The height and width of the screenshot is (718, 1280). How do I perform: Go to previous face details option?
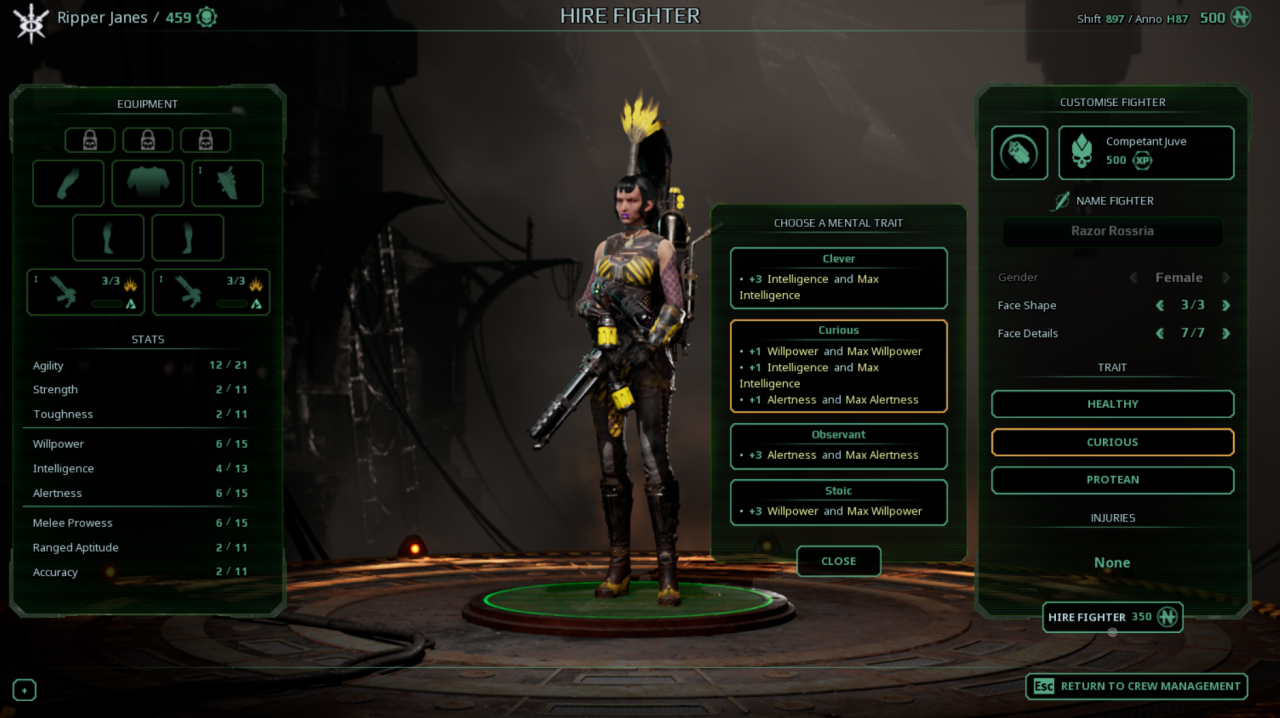(1160, 333)
